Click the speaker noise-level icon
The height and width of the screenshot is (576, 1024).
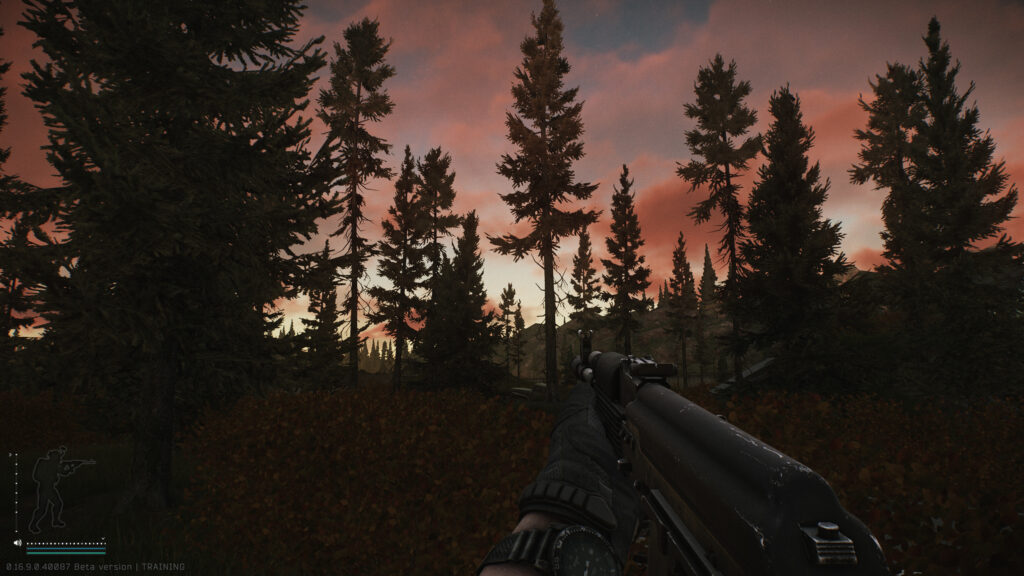[18, 544]
